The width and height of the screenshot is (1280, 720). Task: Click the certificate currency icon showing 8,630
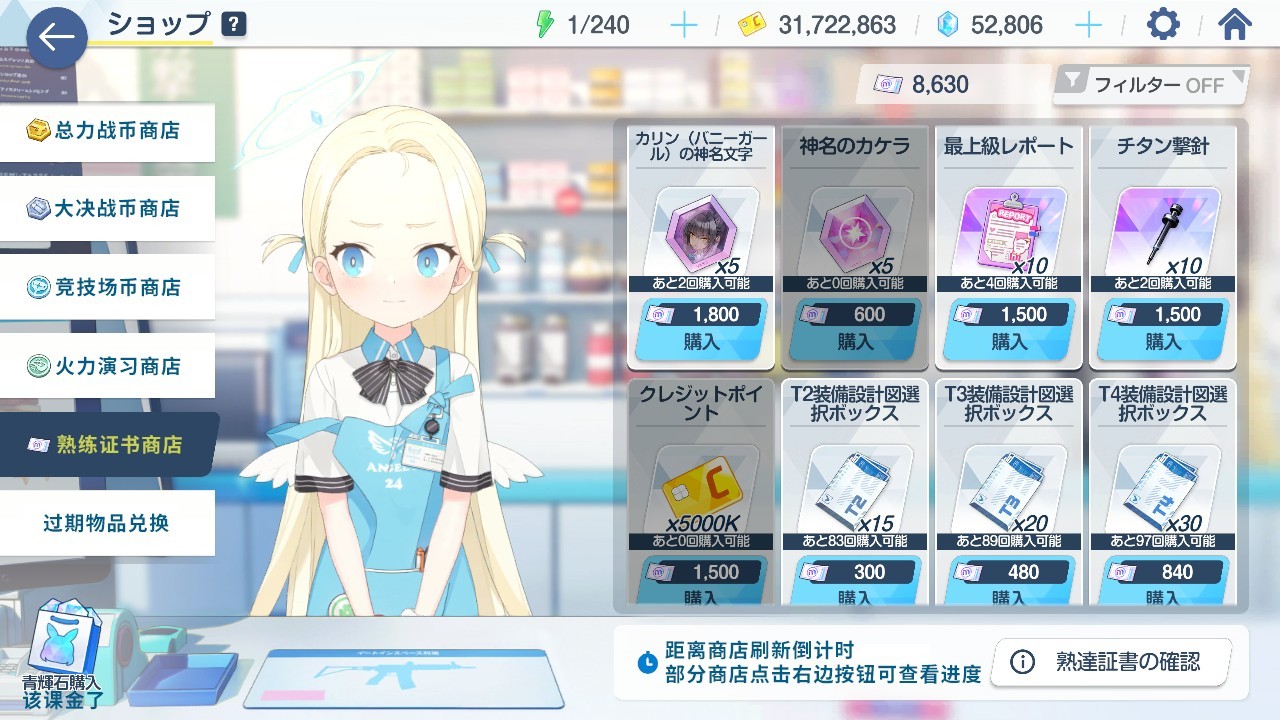888,84
